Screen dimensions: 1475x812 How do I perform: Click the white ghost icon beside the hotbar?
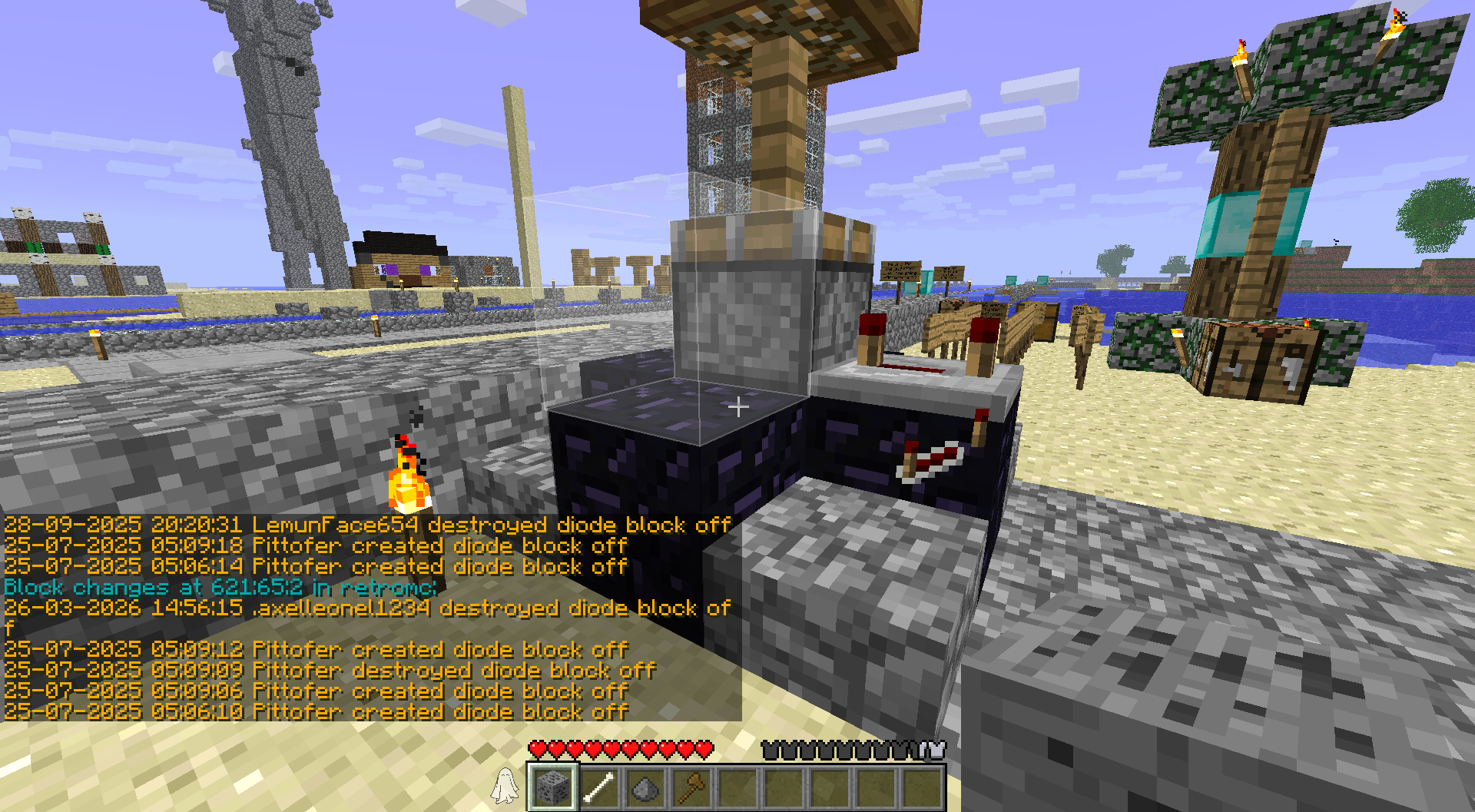(x=505, y=785)
